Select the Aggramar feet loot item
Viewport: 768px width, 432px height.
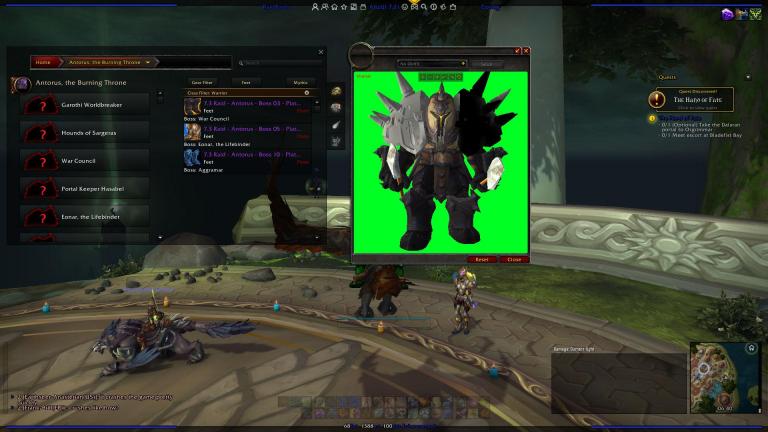click(248, 159)
